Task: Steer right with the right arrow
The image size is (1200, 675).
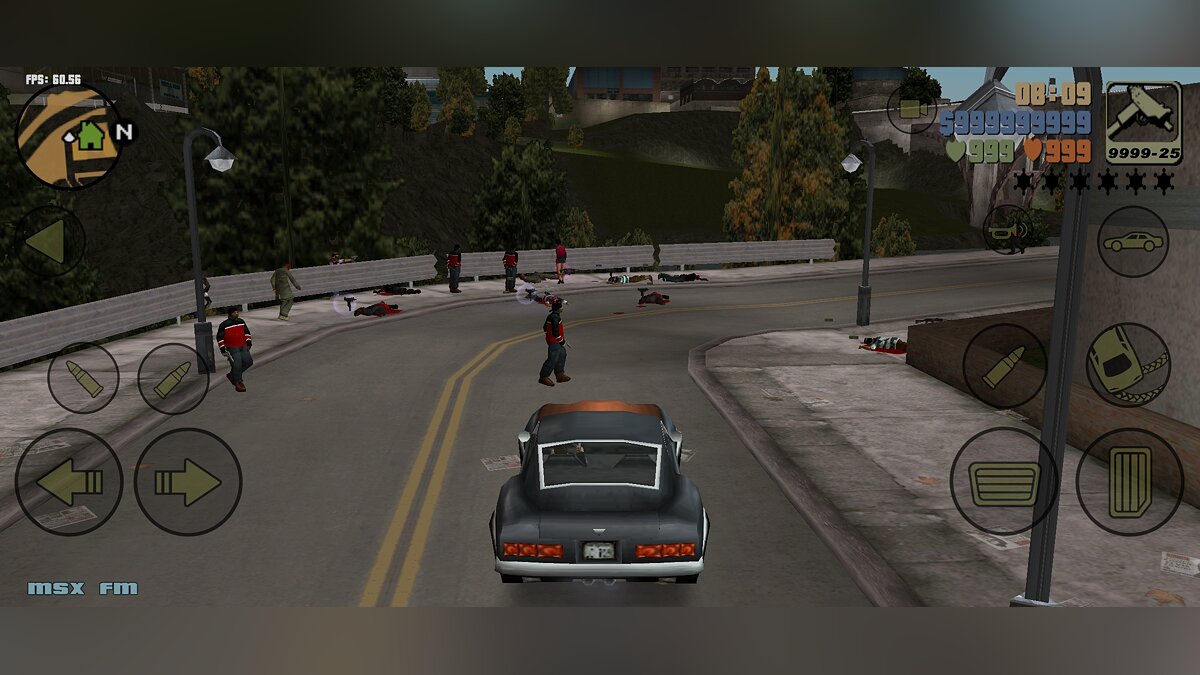Action: 188,482
